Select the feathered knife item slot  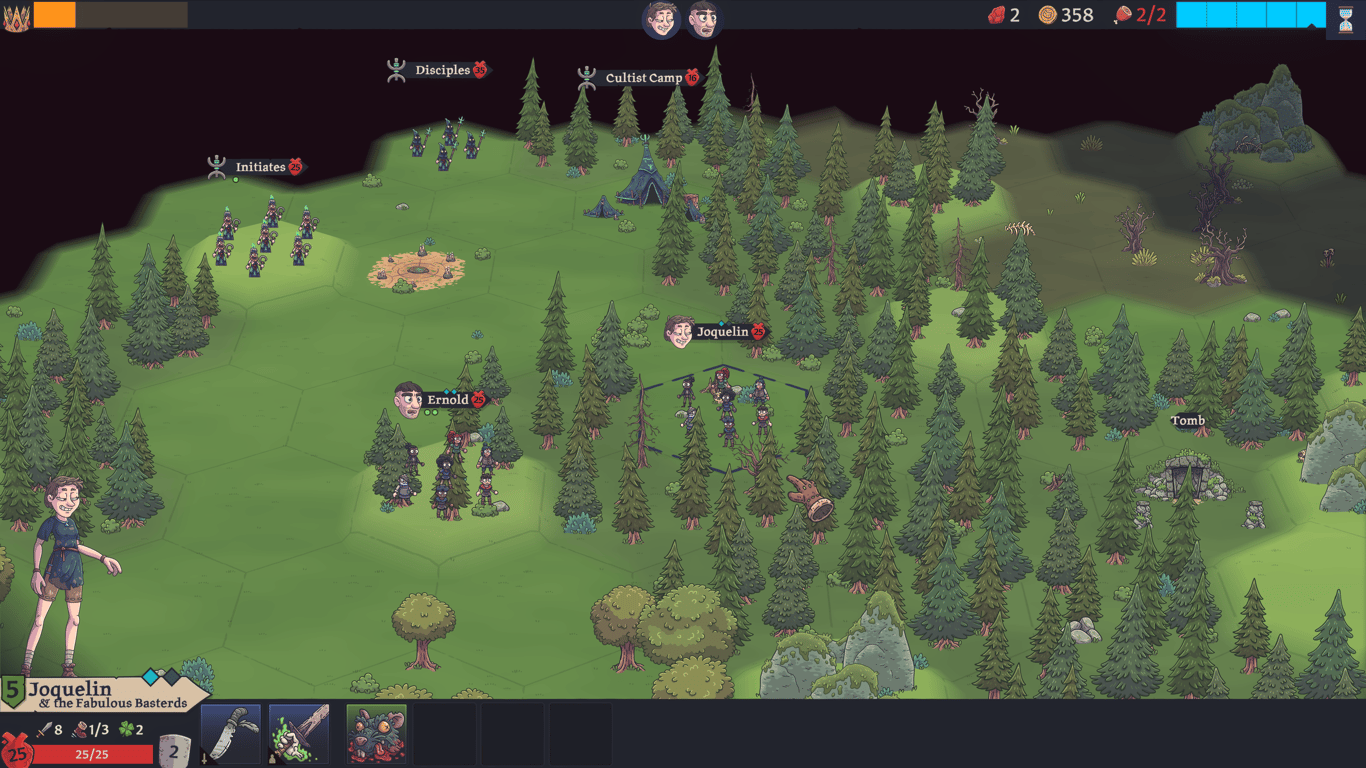click(x=231, y=734)
